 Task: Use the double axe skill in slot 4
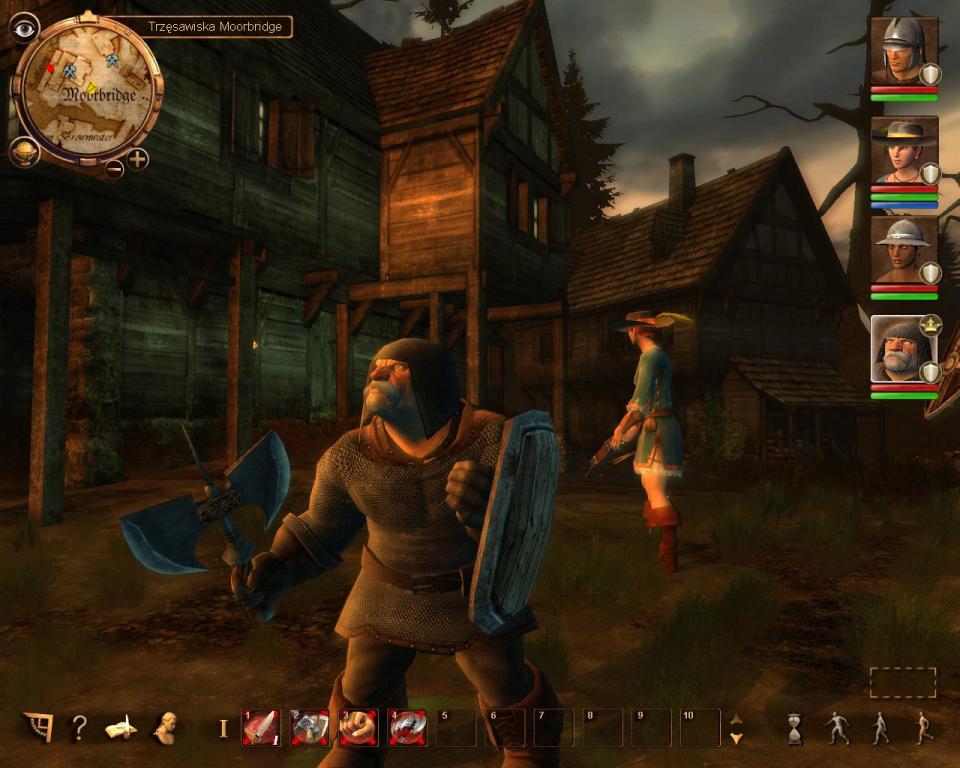coord(407,728)
